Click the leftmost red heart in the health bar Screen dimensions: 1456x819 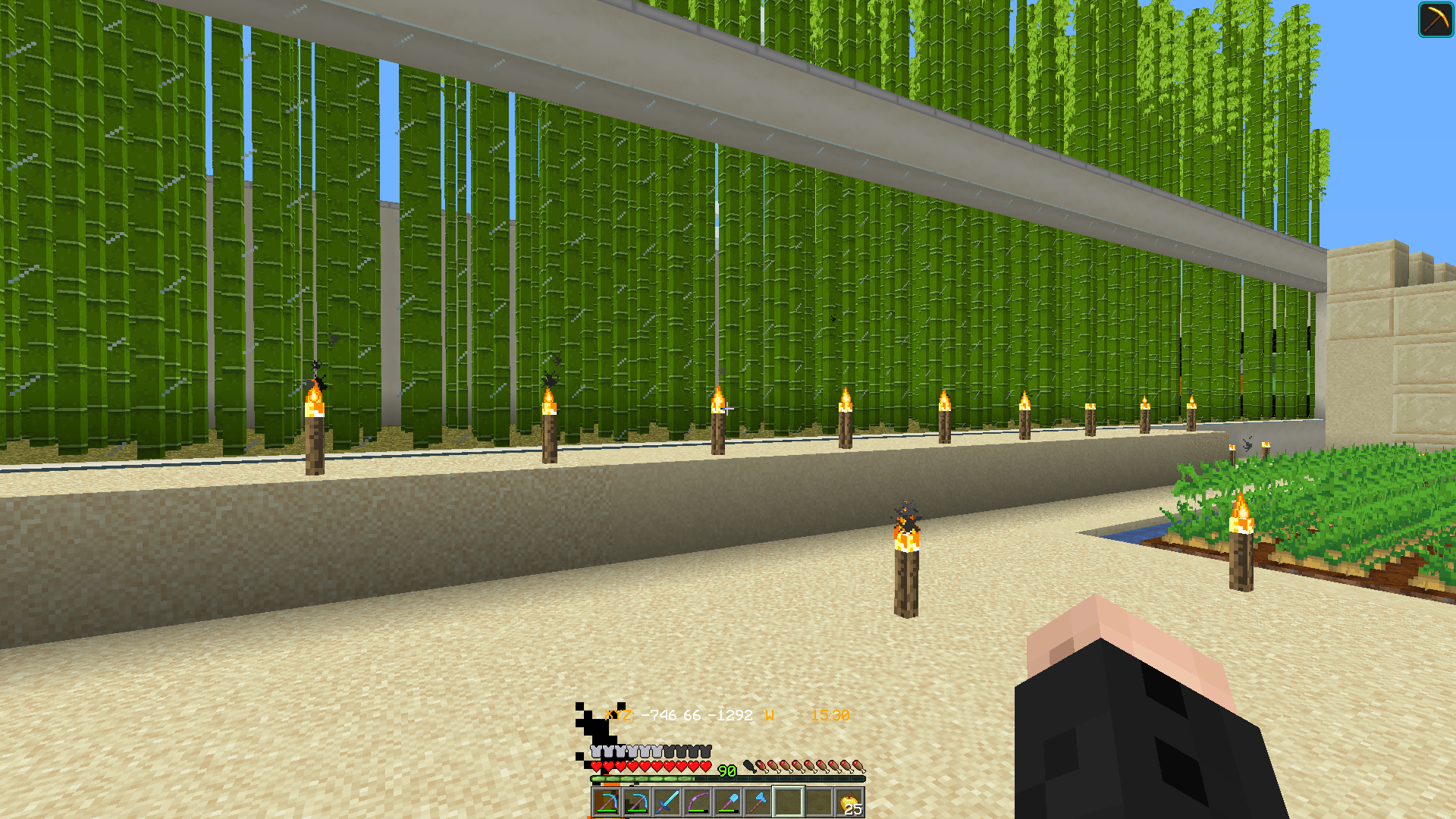[x=596, y=767]
